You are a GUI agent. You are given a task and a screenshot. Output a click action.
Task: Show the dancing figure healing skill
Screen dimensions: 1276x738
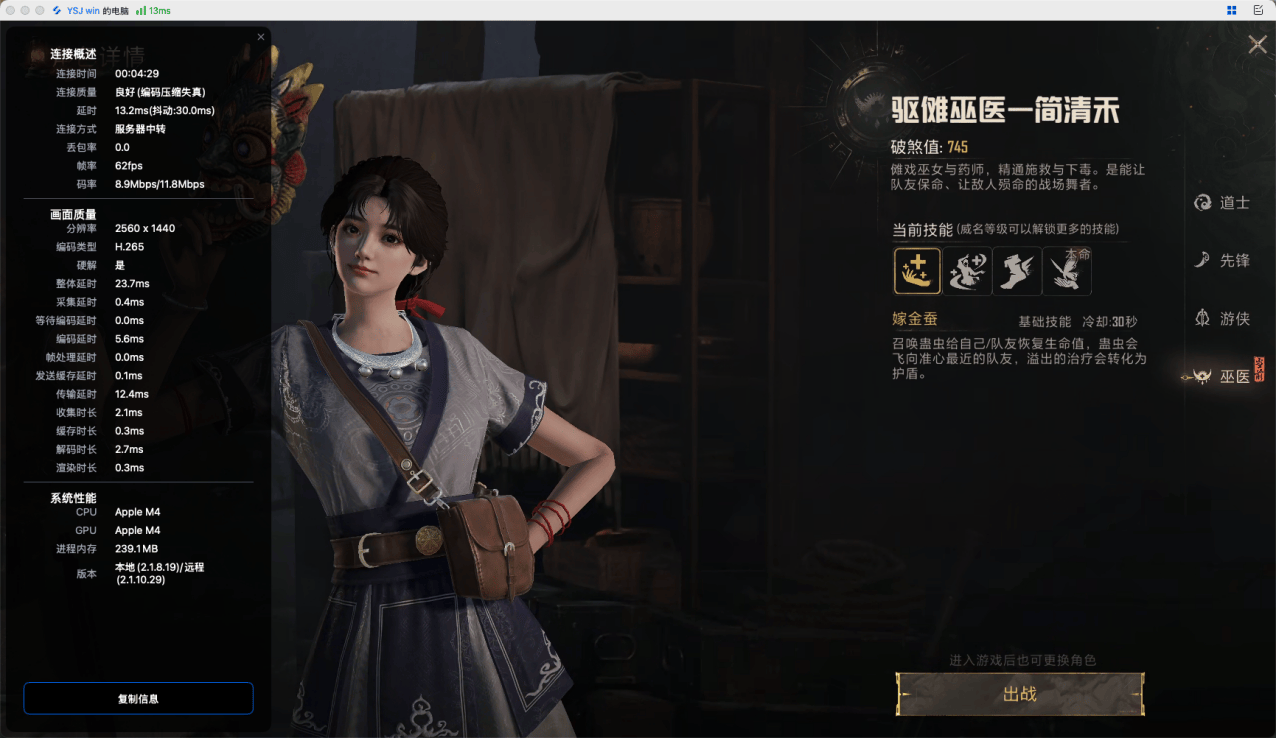tap(967, 271)
